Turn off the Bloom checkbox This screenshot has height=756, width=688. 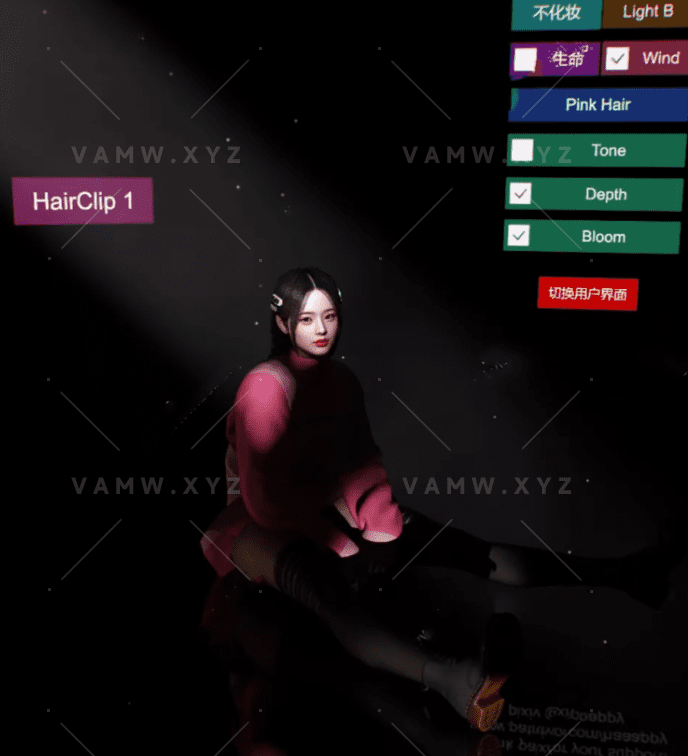518,236
